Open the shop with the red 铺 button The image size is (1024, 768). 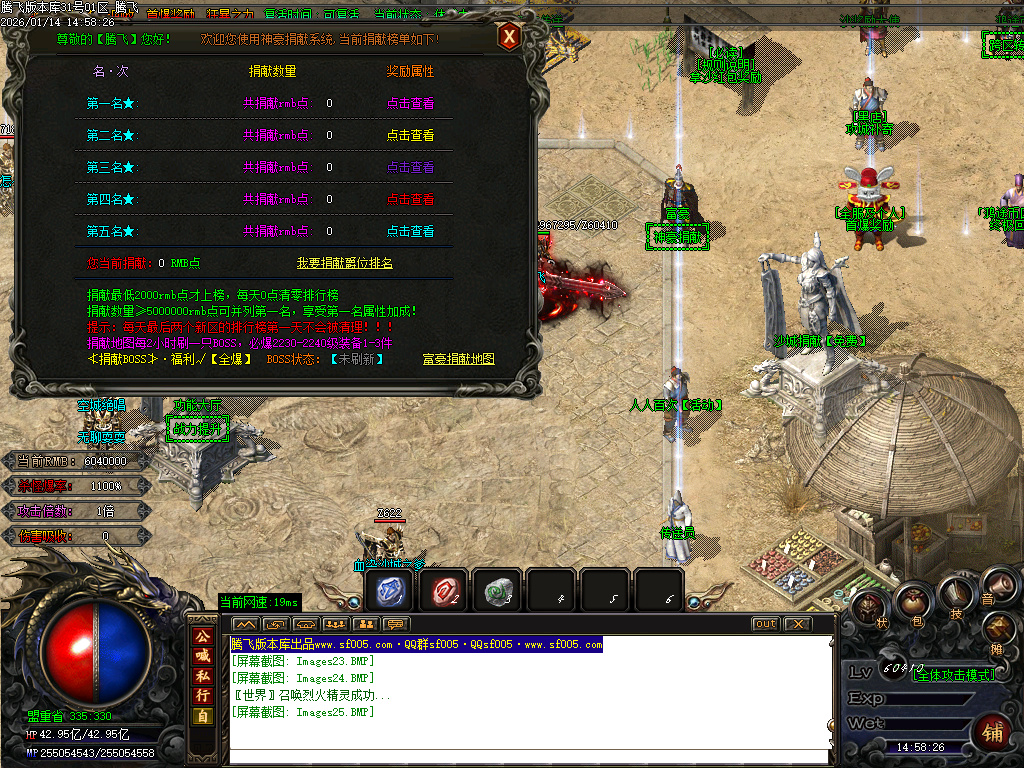click(992, 731)
